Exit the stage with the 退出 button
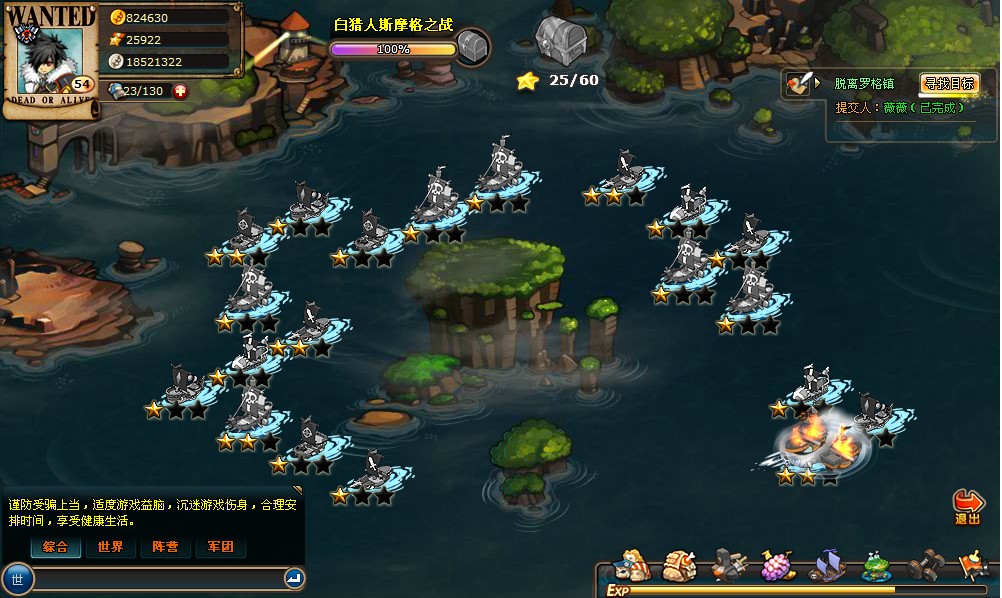Viewport: 1002px width, 598px height. (967, 506)
